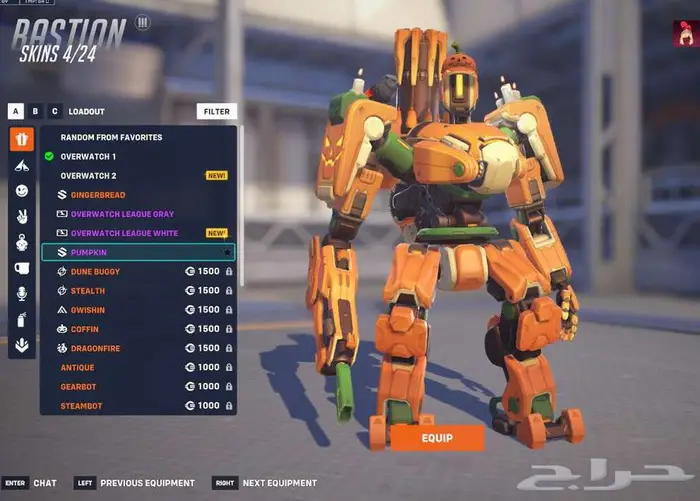Preview the Dragonfire skin

(97, 348)
